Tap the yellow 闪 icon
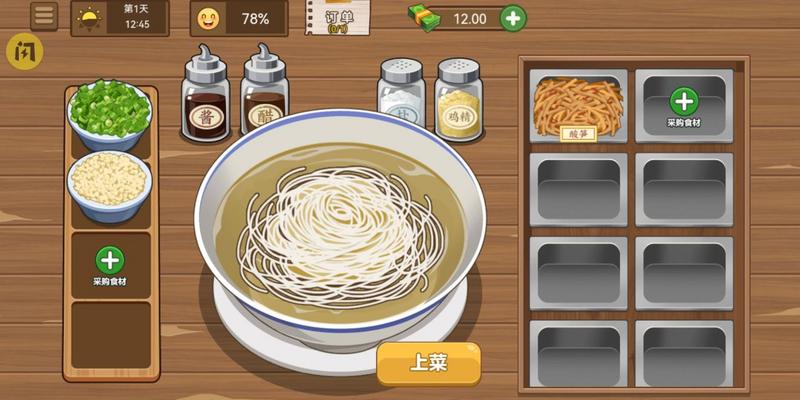 [21, 50]
